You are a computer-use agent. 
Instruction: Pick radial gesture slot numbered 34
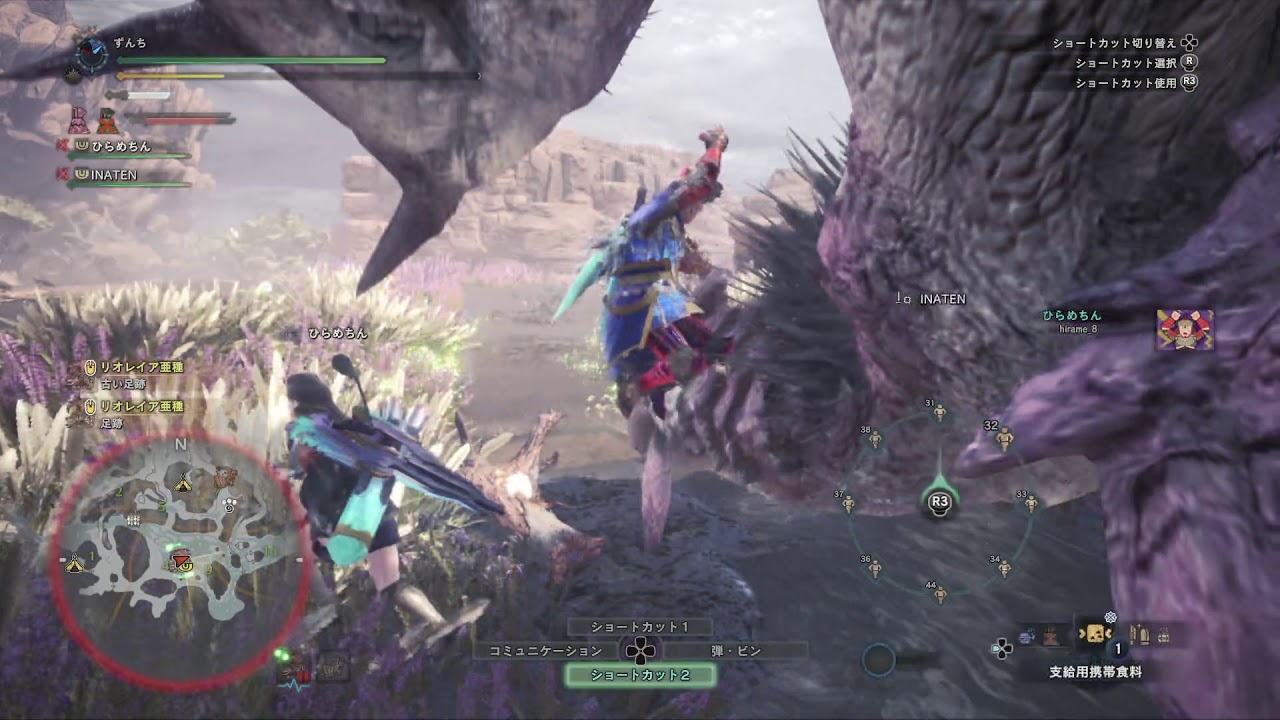coord(1004,567)
